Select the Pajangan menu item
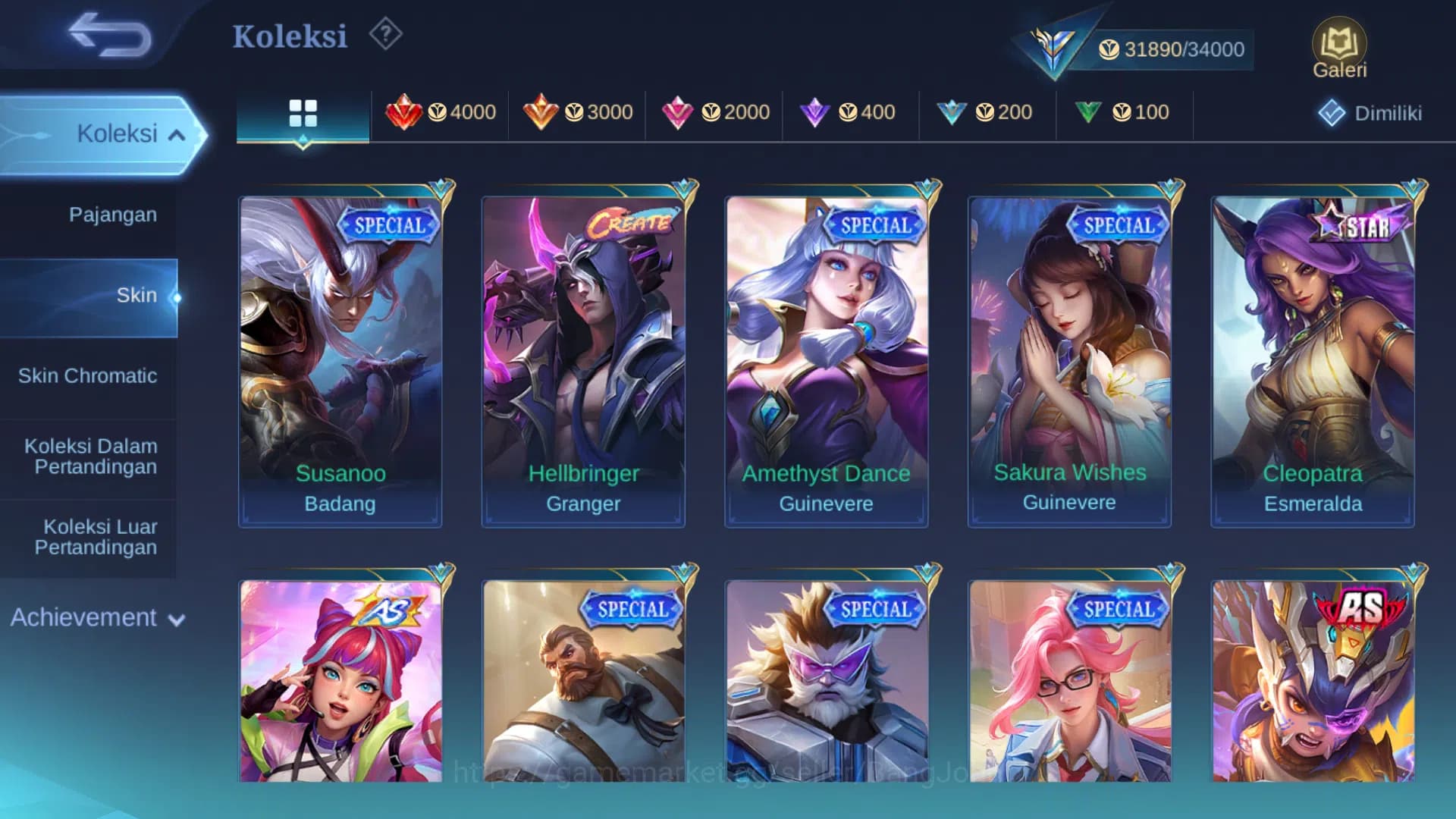1456x819 pixels. pos(114,215)
